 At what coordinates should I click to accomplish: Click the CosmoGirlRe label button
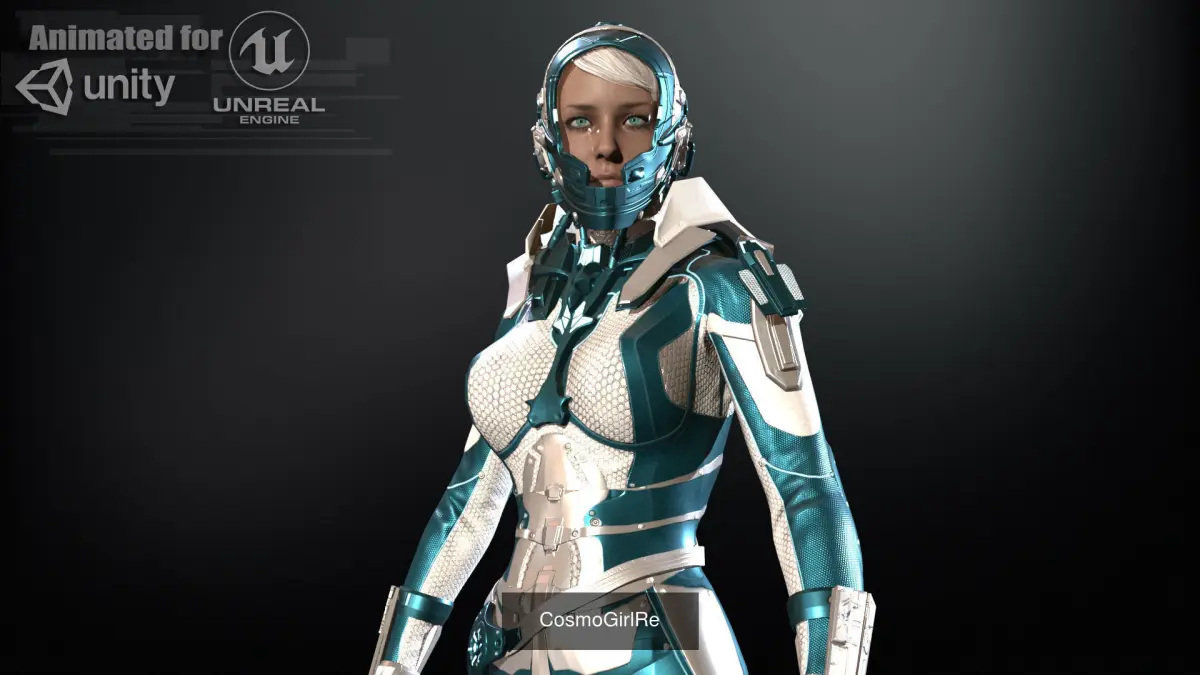click(600, 619)
